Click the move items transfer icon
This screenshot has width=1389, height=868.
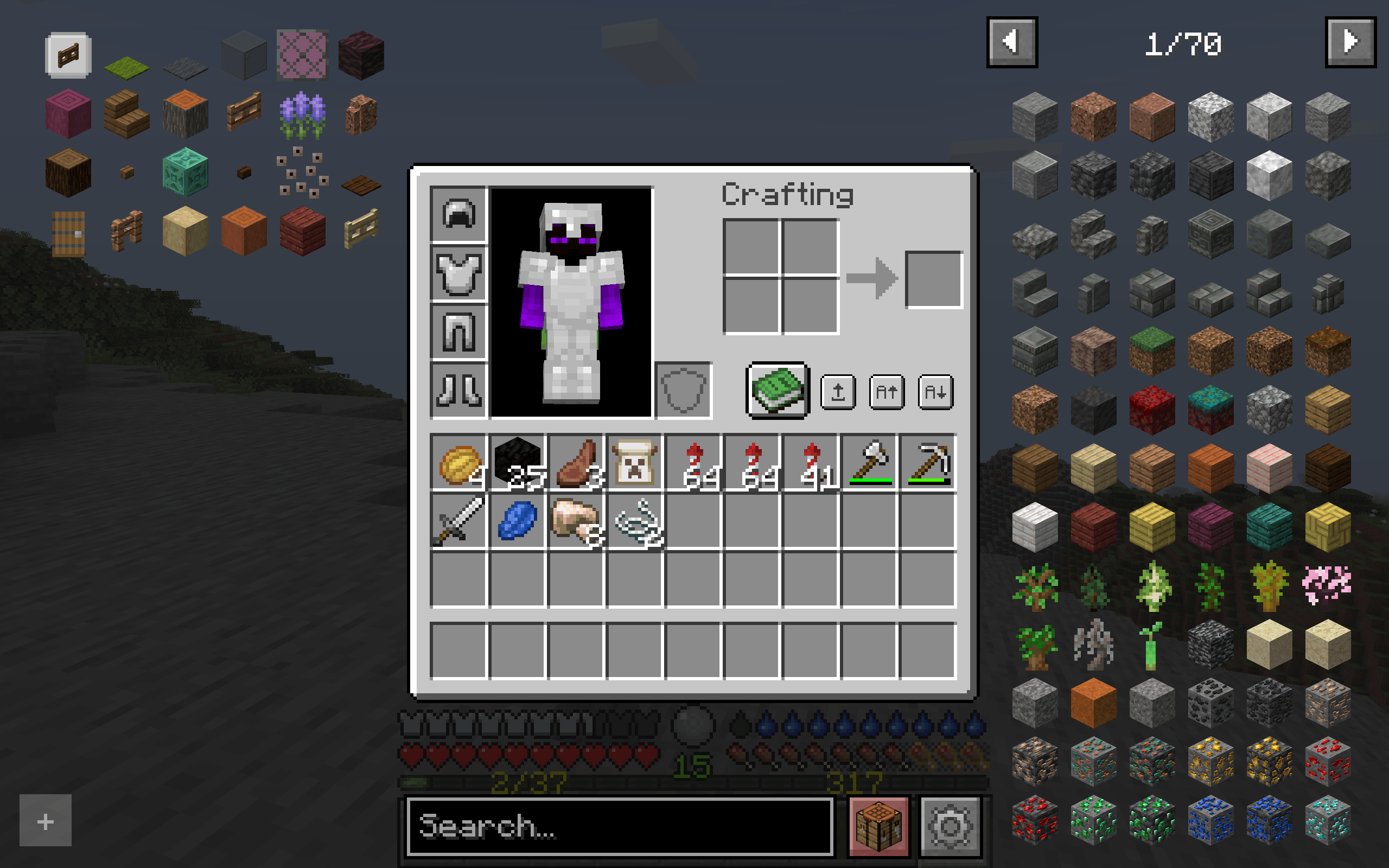click(837, 393)
